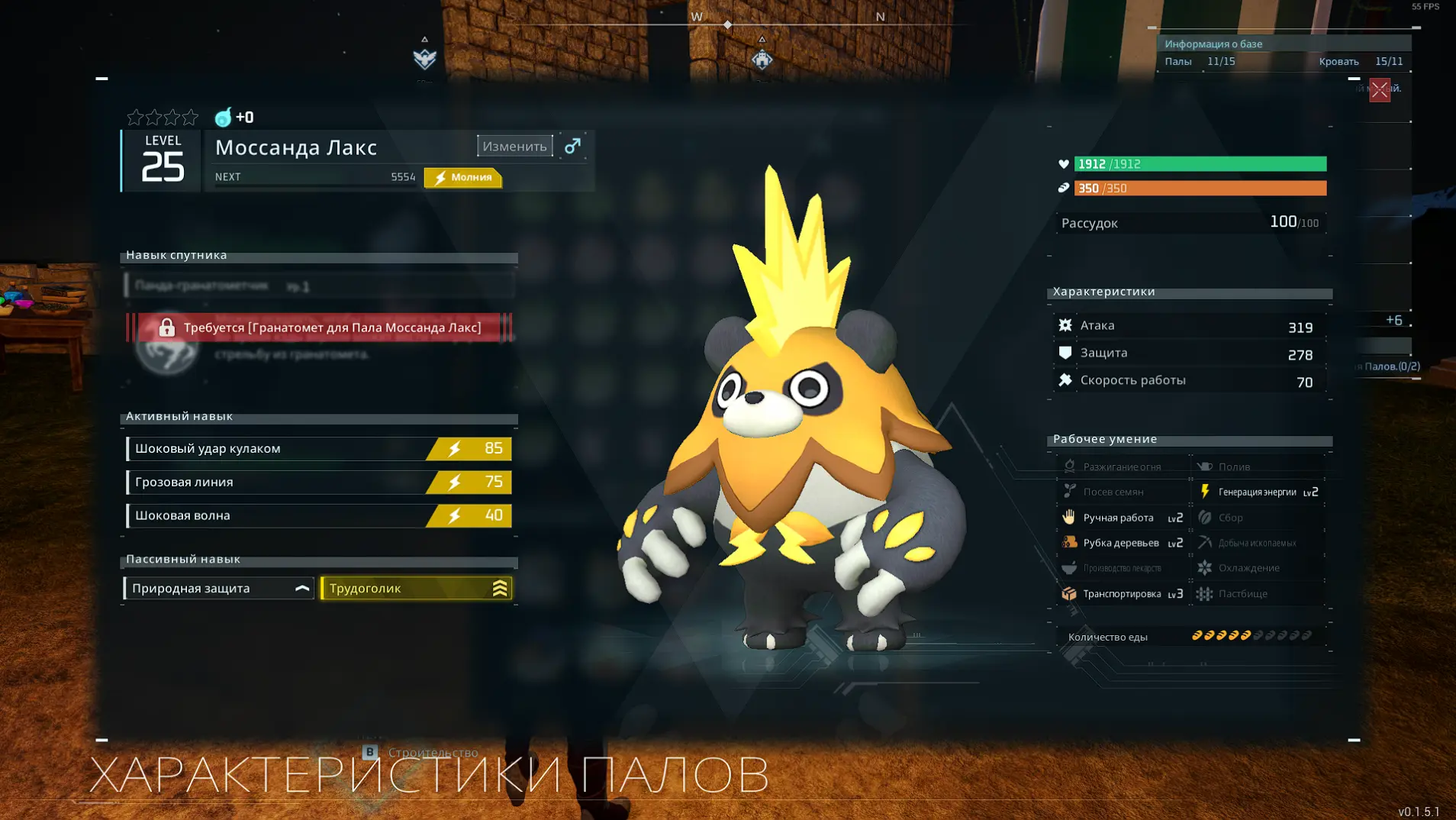Select the Трудоголик passive skill
This screenshot has height=820, width=1456.
[416, 589]
